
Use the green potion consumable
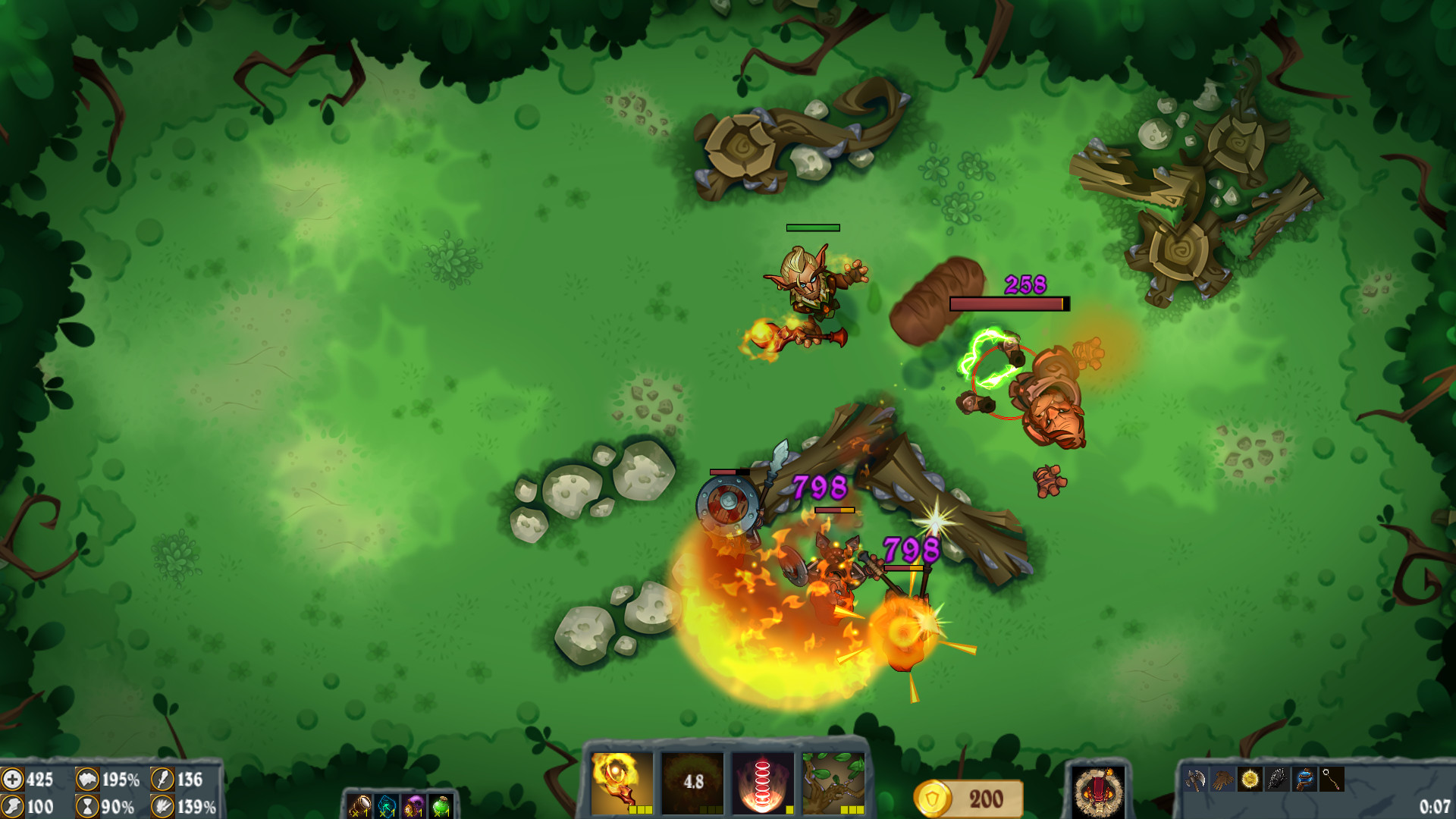440,805
